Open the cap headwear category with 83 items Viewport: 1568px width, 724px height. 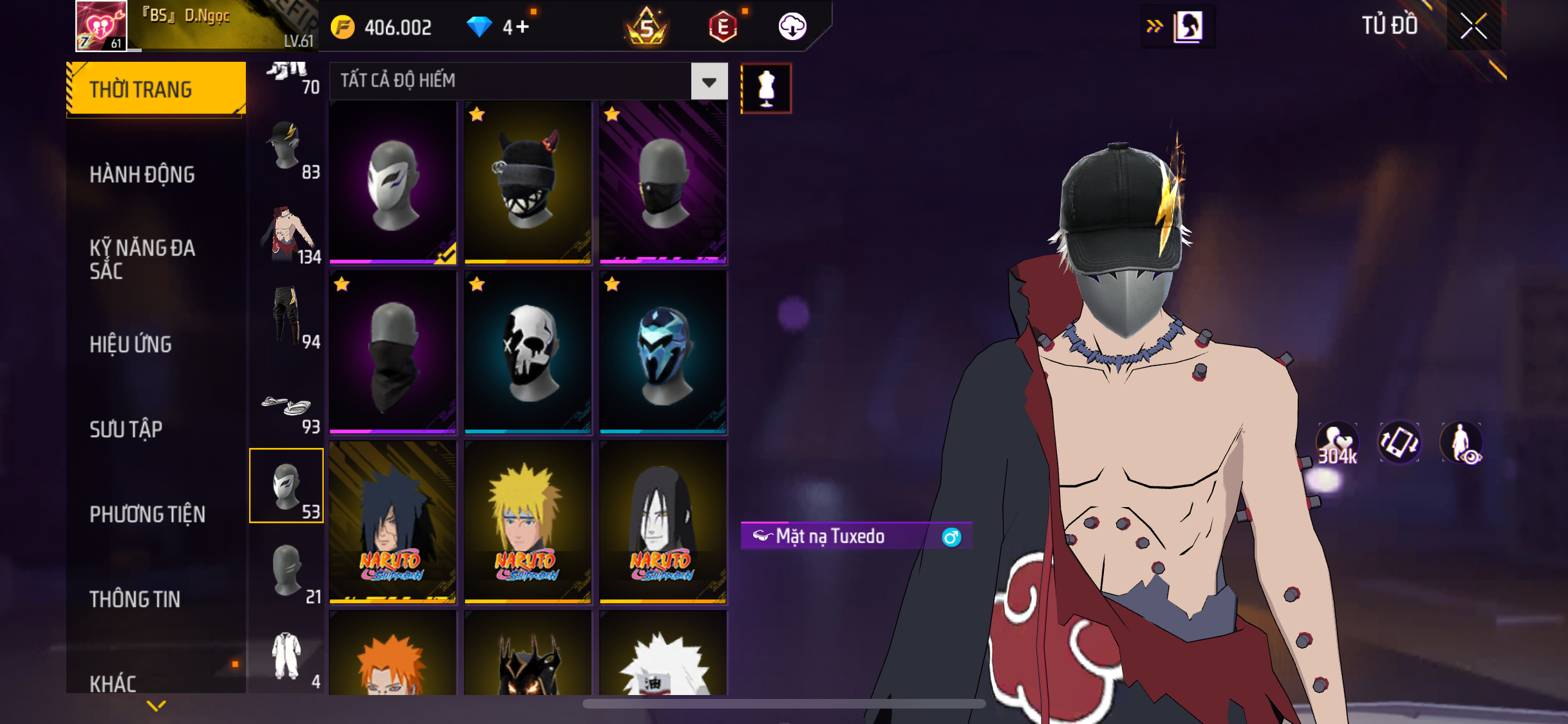point(287,149)
